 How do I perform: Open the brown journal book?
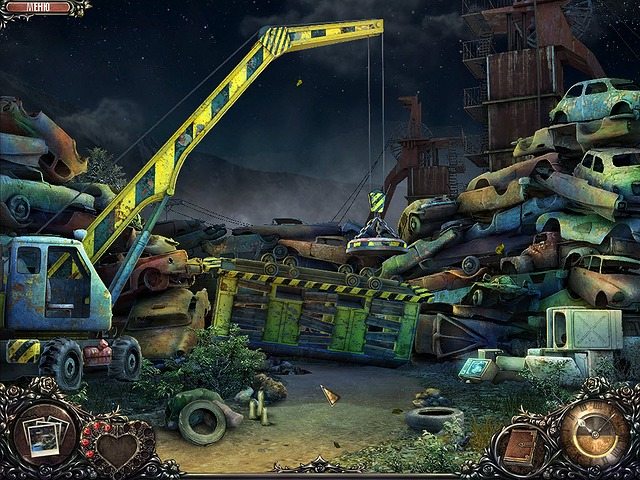pyautogui.click(x=520, y=448)
